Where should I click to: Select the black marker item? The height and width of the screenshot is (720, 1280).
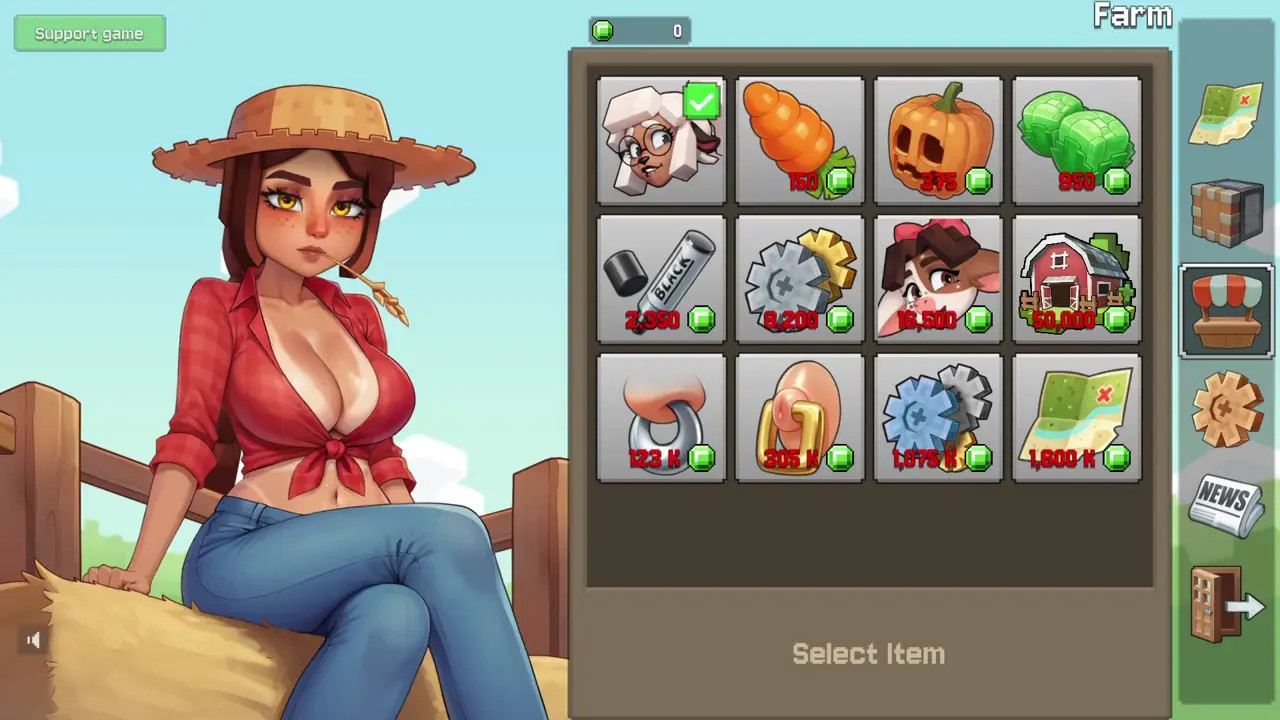(x=661, y=280)
